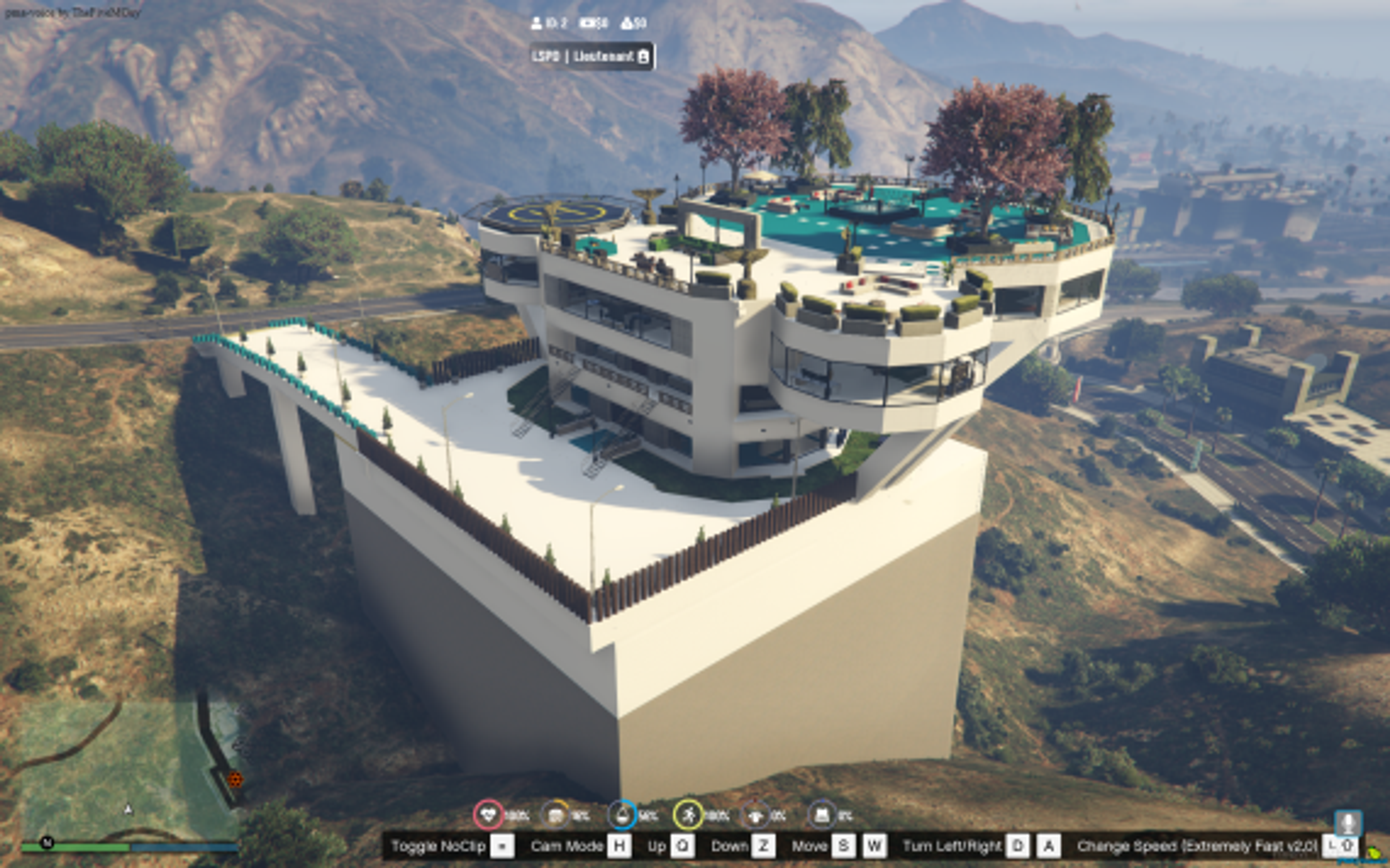
Task: Select the orange marker on the minimap
Action: coord(235,780)
